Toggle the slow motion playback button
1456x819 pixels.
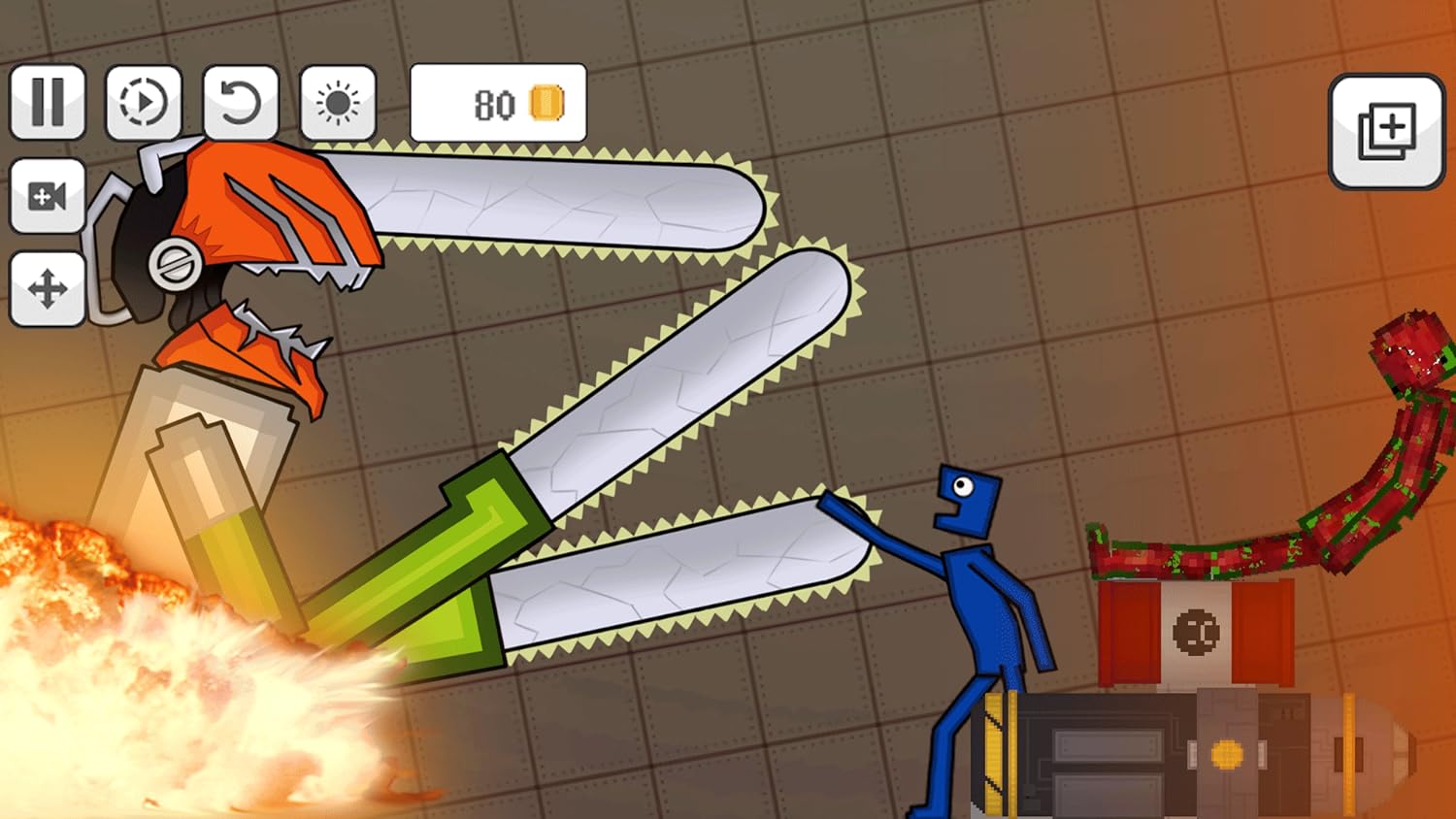[144, 102]
